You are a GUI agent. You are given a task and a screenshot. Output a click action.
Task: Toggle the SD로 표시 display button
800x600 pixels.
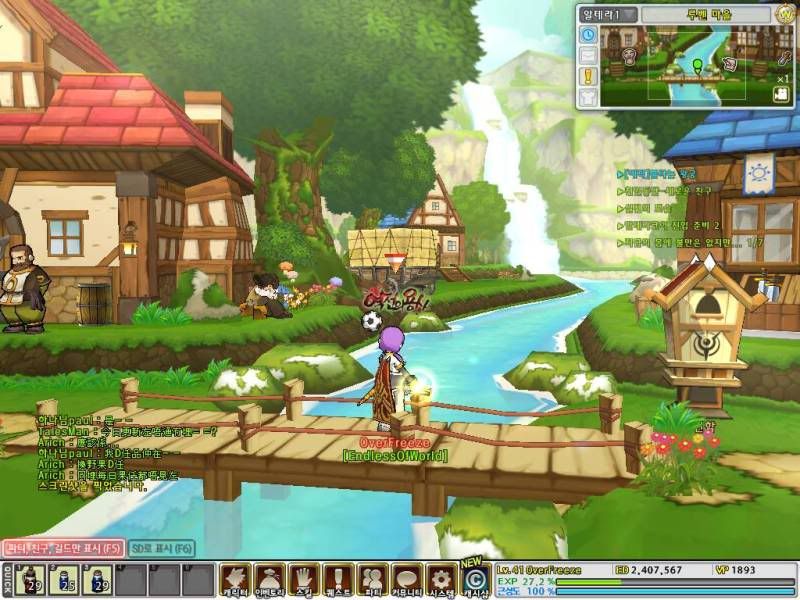[161, 548]
